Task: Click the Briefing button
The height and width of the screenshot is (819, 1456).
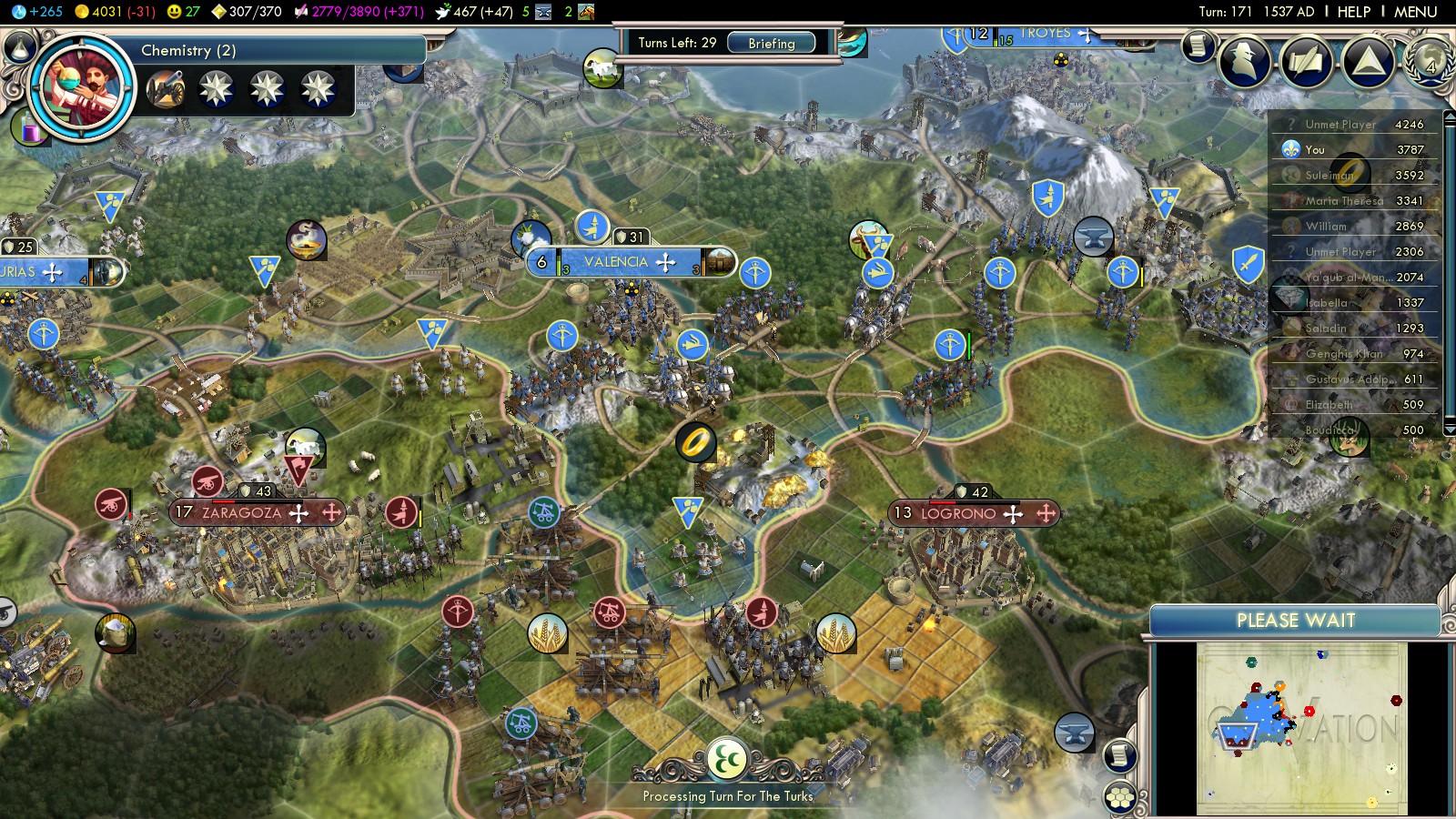Action: click(771, 43)
